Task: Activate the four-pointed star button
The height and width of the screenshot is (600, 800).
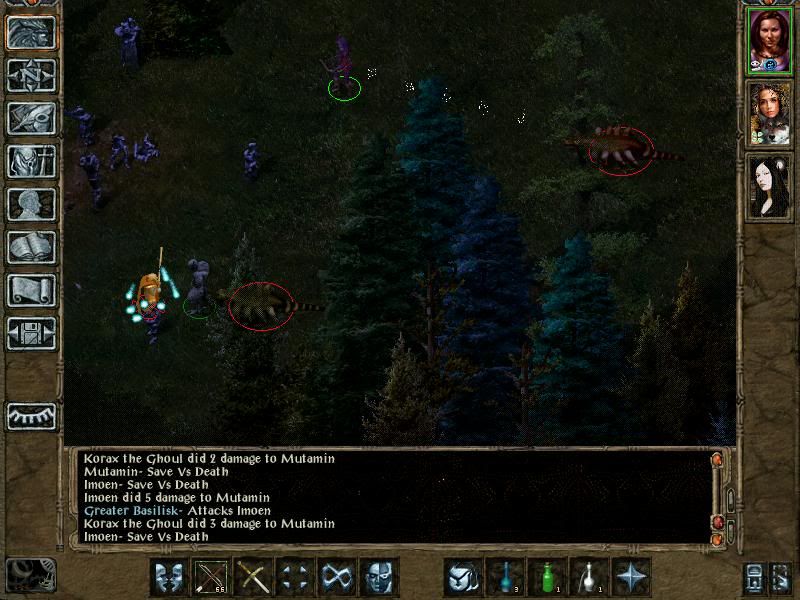Action: pyautogui.click(x=631, y=577)
